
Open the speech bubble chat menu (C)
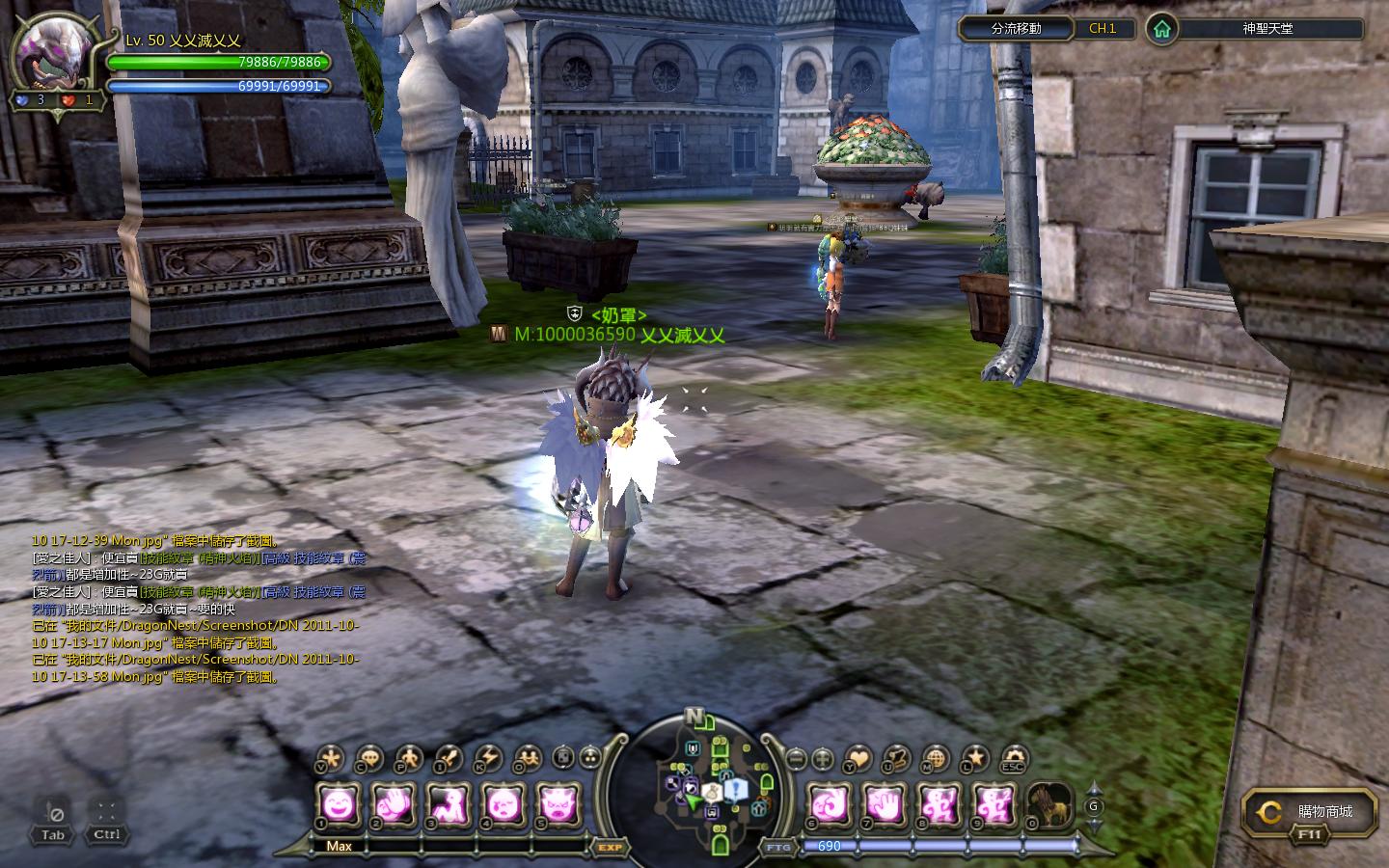point(369,758)
